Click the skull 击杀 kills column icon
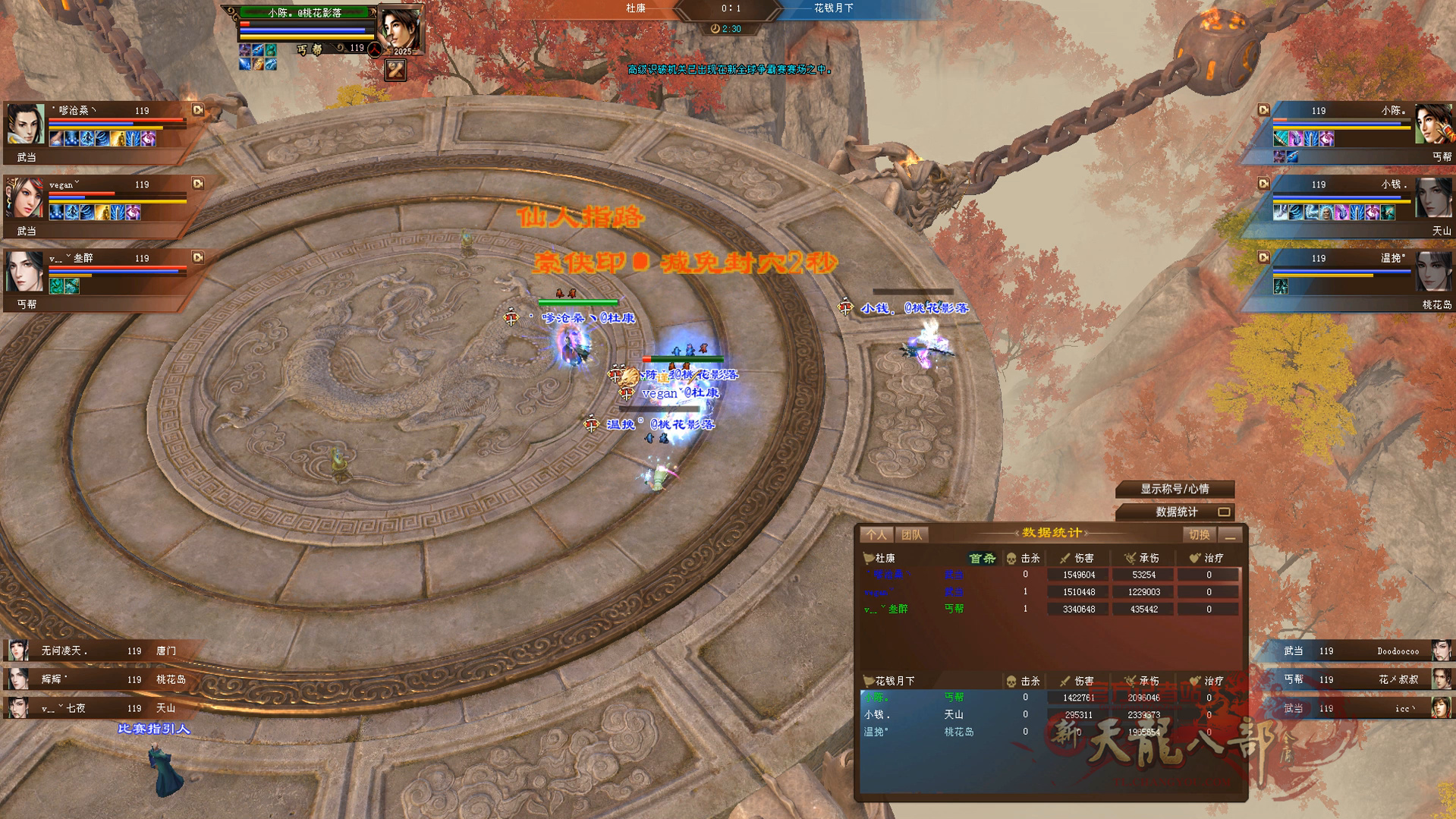Viewport: 1456px width, 819px height. pos(1011,558)
